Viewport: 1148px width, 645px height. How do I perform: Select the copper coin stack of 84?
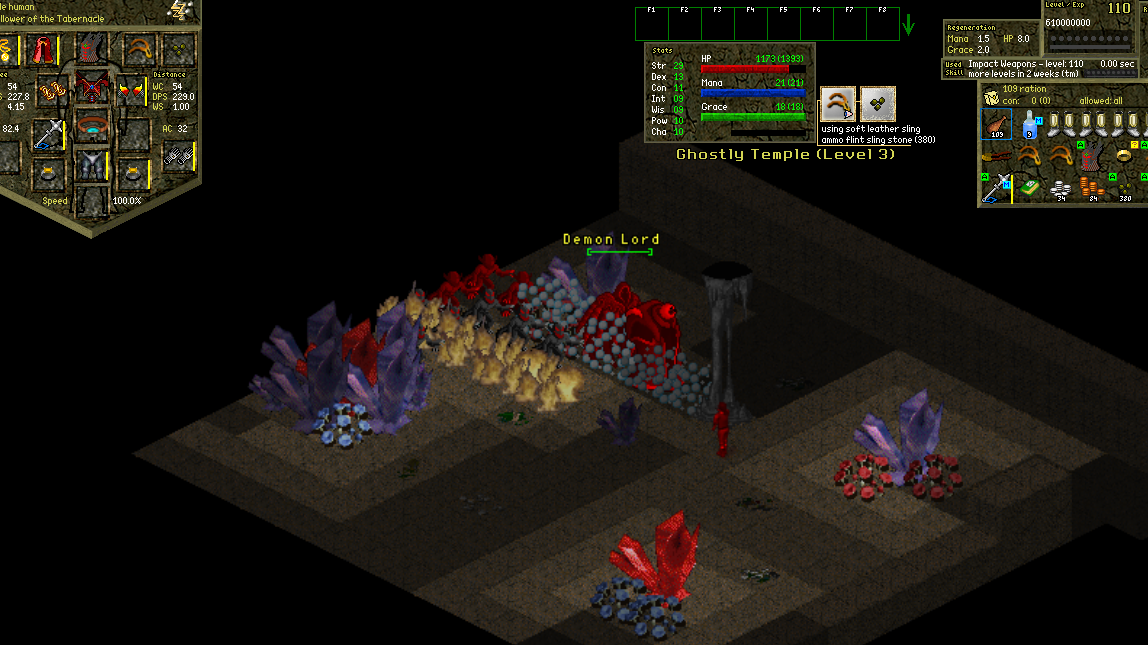click(1094, 189)
